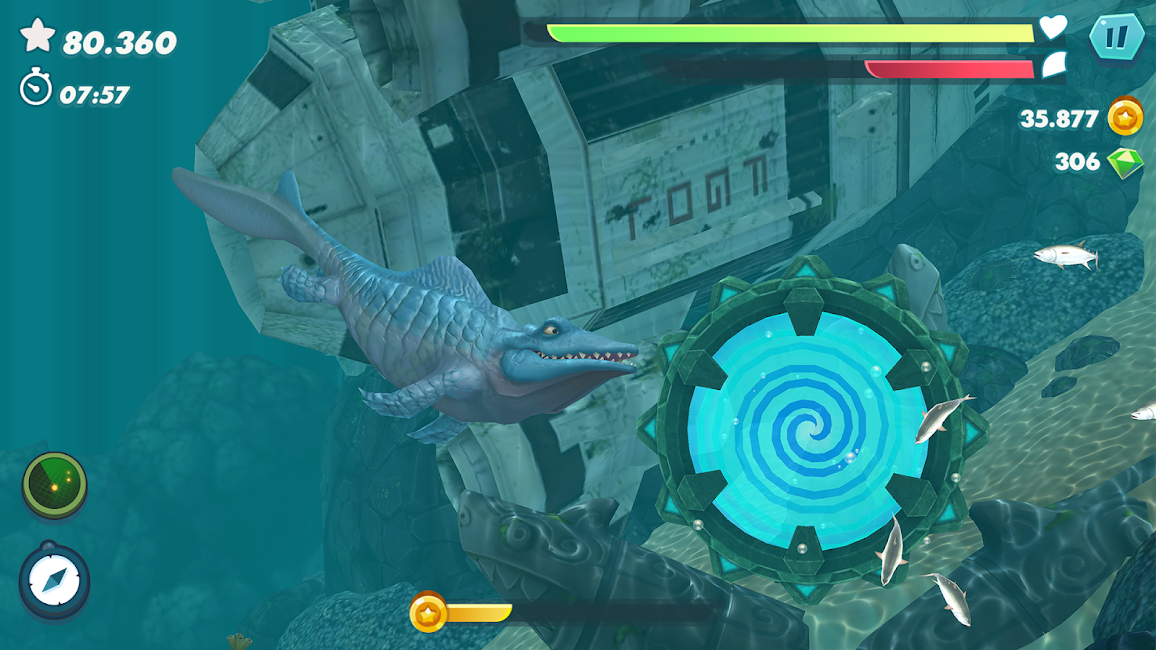Screen dimensions: 1156x650
Task: Tap the compass map button
Action: coord(54,581)
